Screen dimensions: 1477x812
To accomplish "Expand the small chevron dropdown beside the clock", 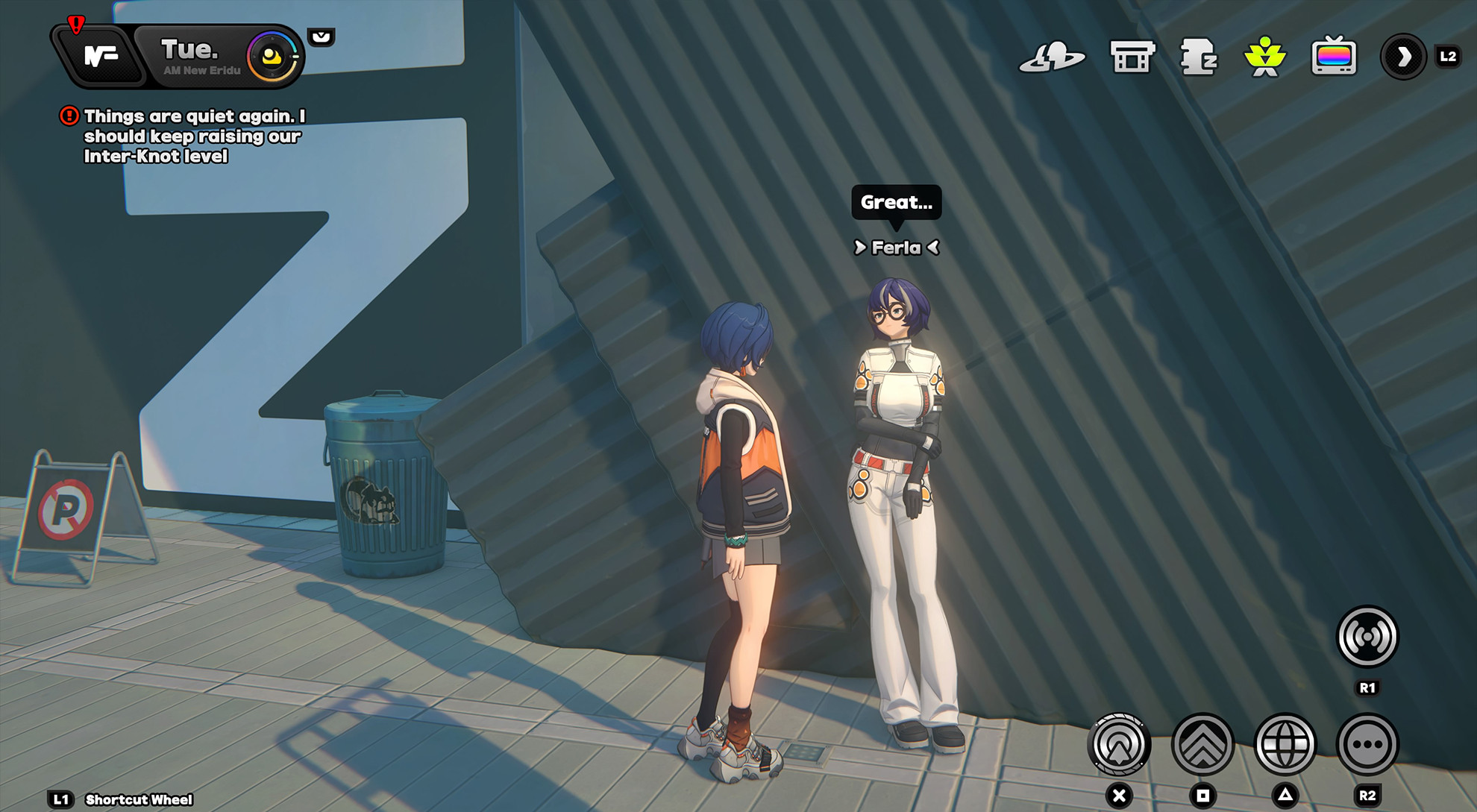I will [x=322, y=37].
